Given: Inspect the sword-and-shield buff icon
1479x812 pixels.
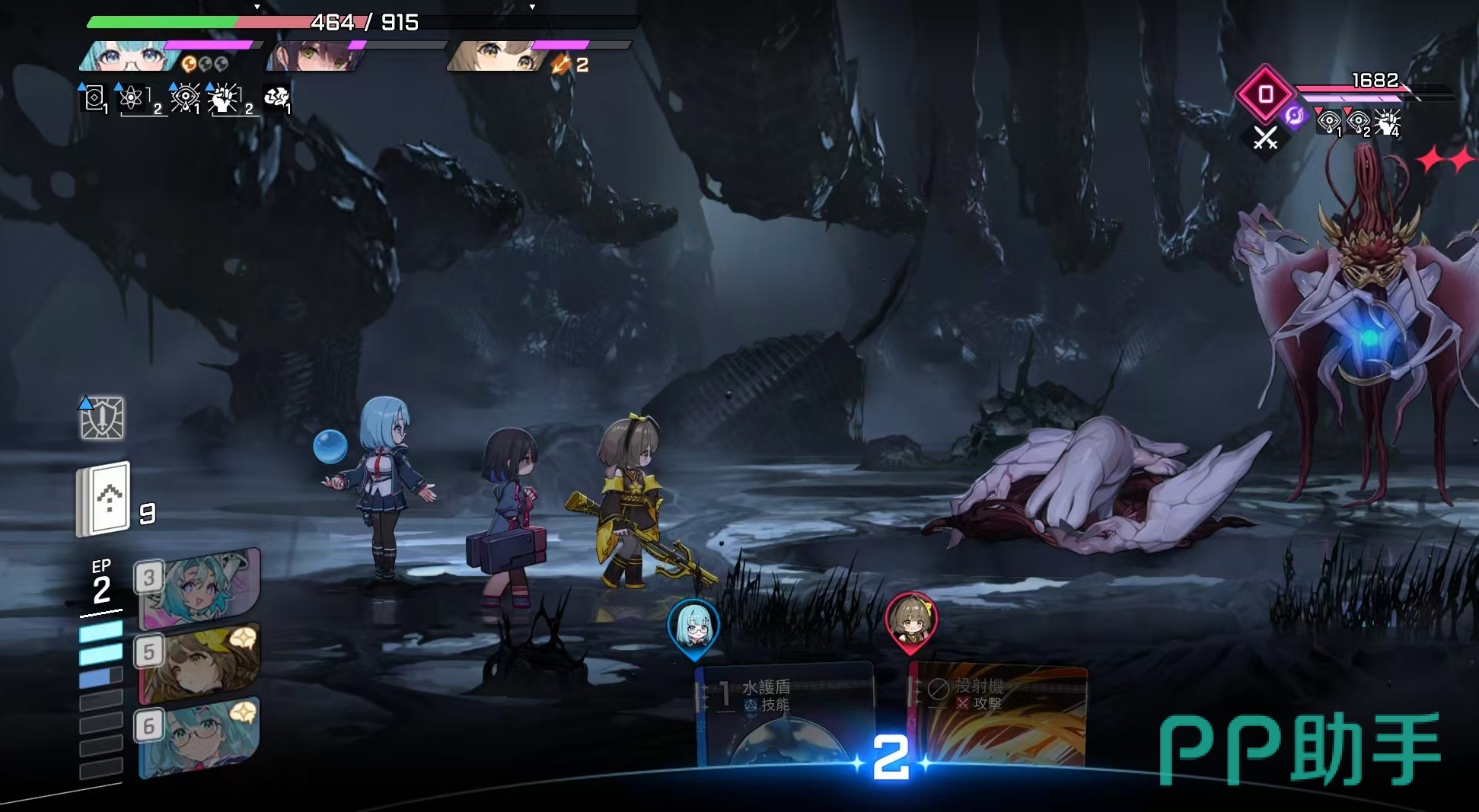Looking at the screenshot, I should 102,418.
